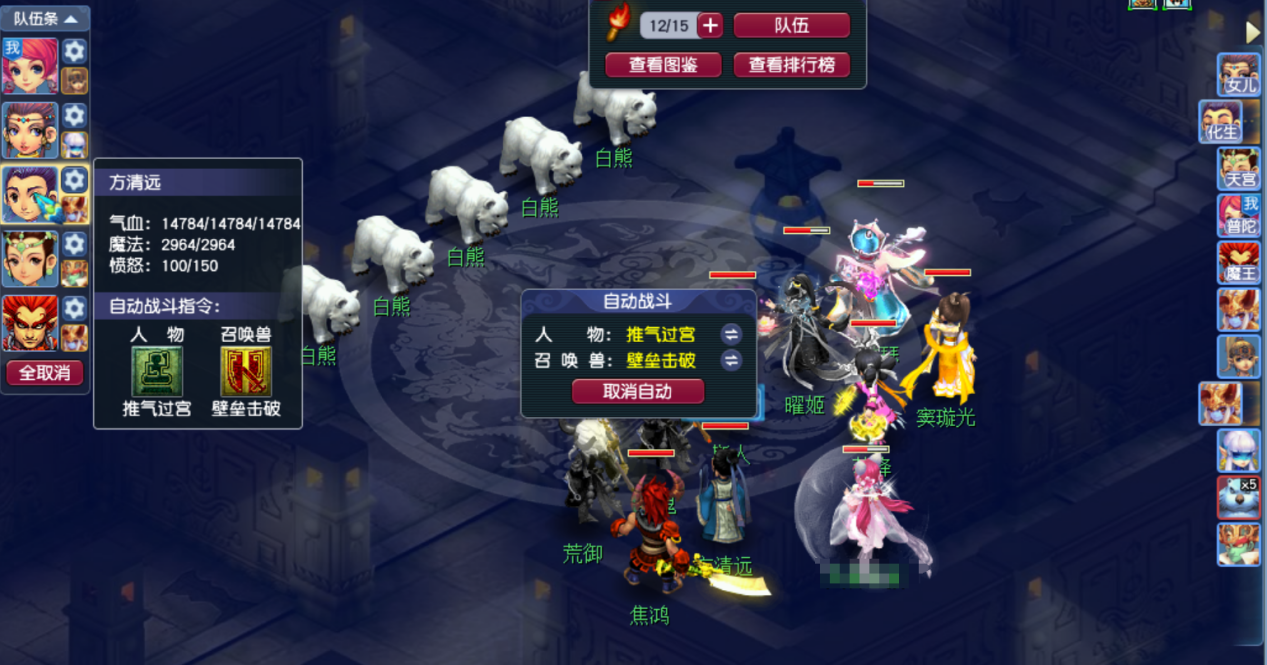
Task: Collapse the 队伍条 team bar header
Action: click(x=45, y=19)
